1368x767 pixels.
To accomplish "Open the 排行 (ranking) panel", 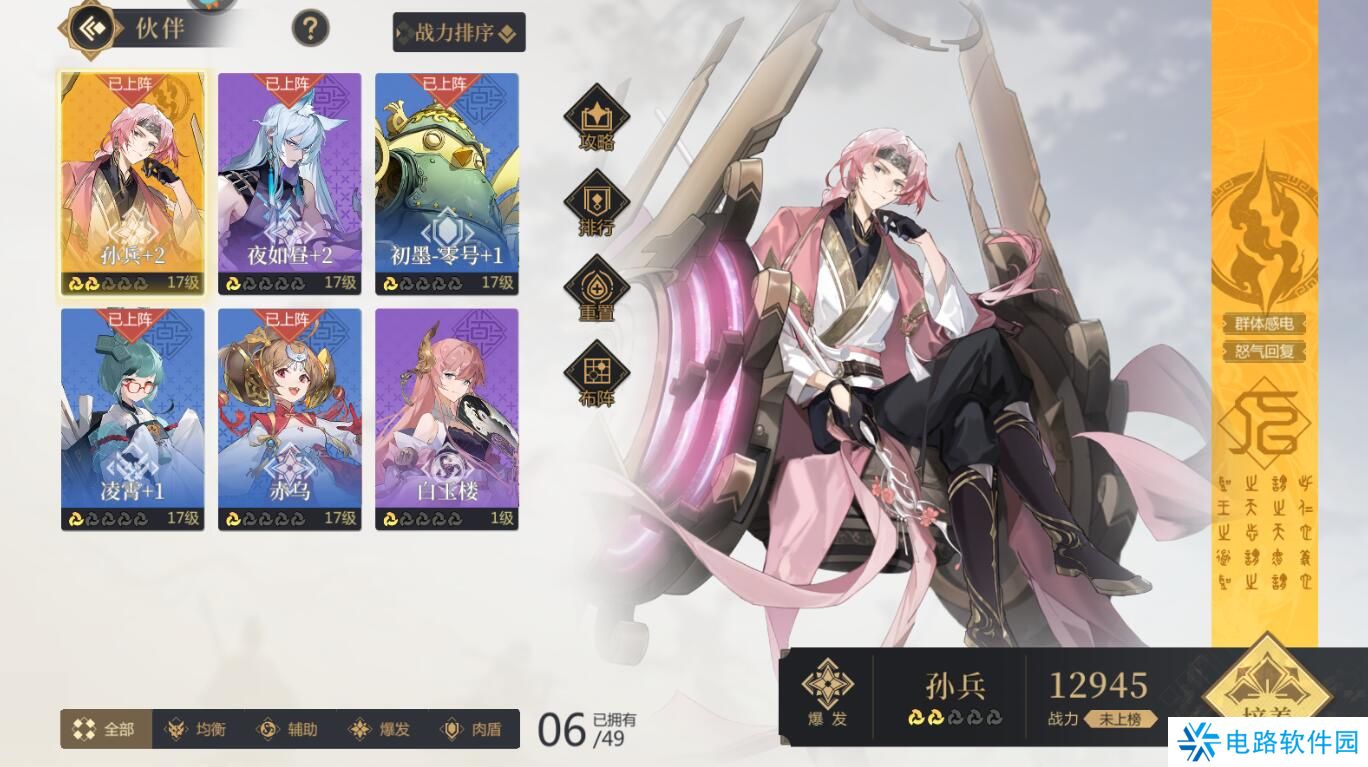I will [597, 201].
